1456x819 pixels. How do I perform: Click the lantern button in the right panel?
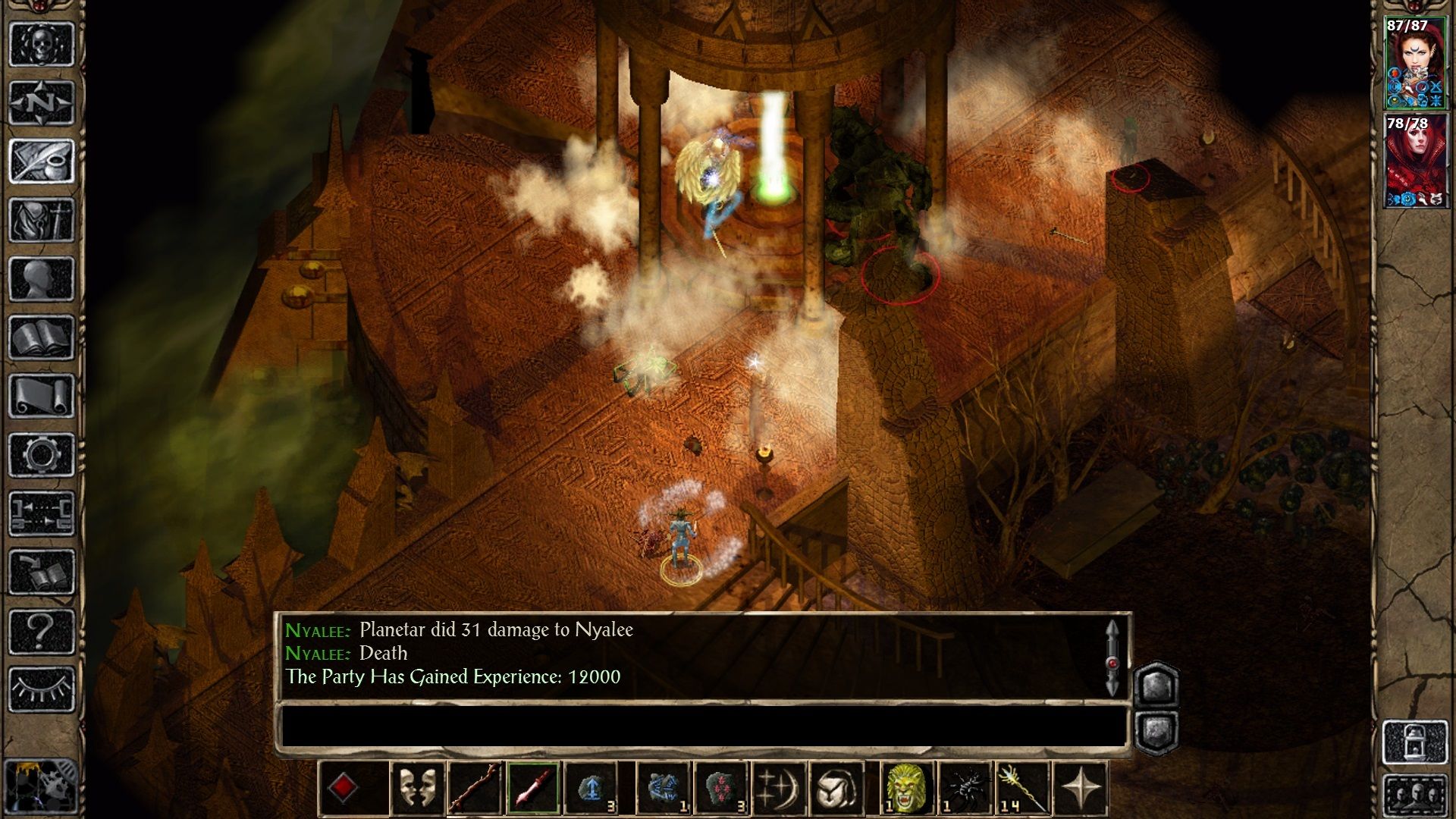[x=1415, y=742]
